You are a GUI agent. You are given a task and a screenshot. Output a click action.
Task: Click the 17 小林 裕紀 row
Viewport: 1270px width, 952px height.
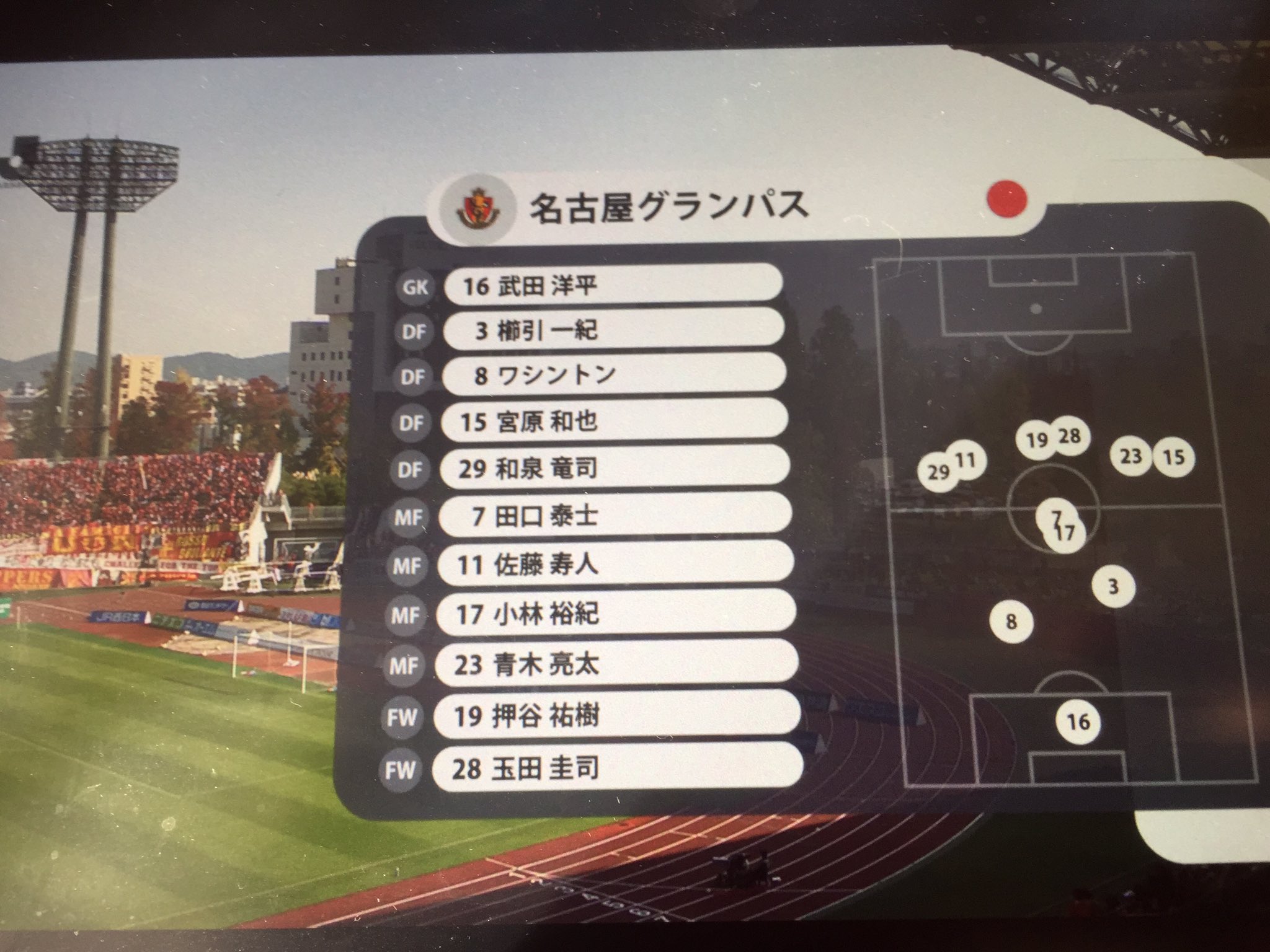point(616,614)
